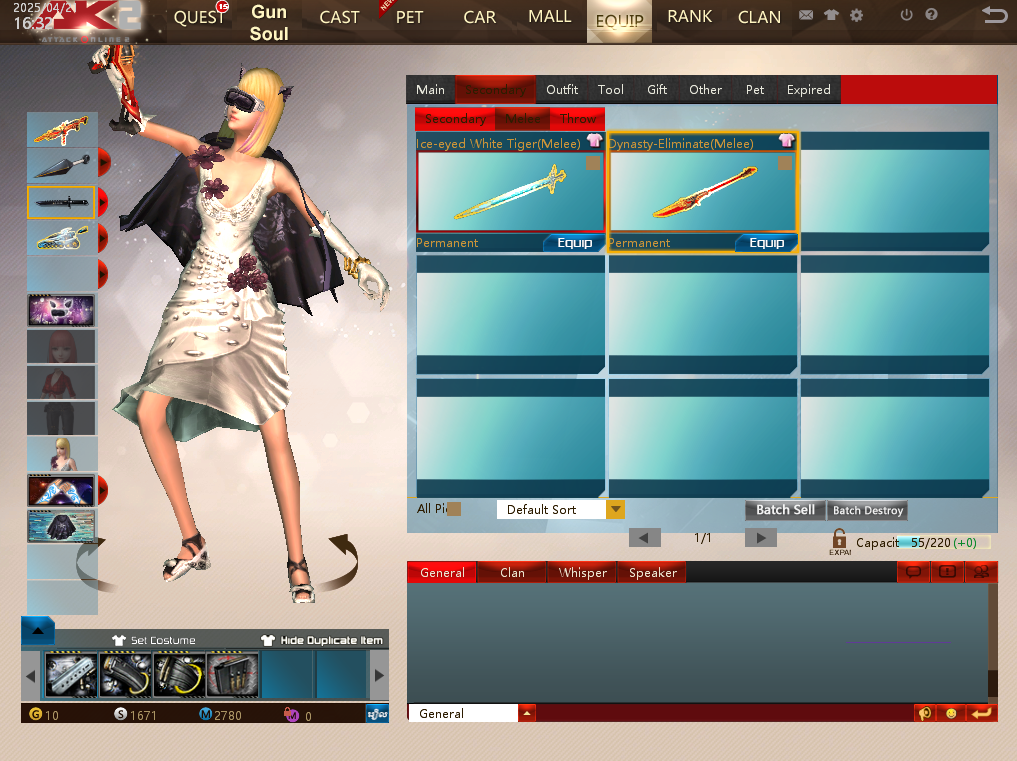
Task: Open the Clan chat tab
Action: pyautogui.click(x=512, y=573)
